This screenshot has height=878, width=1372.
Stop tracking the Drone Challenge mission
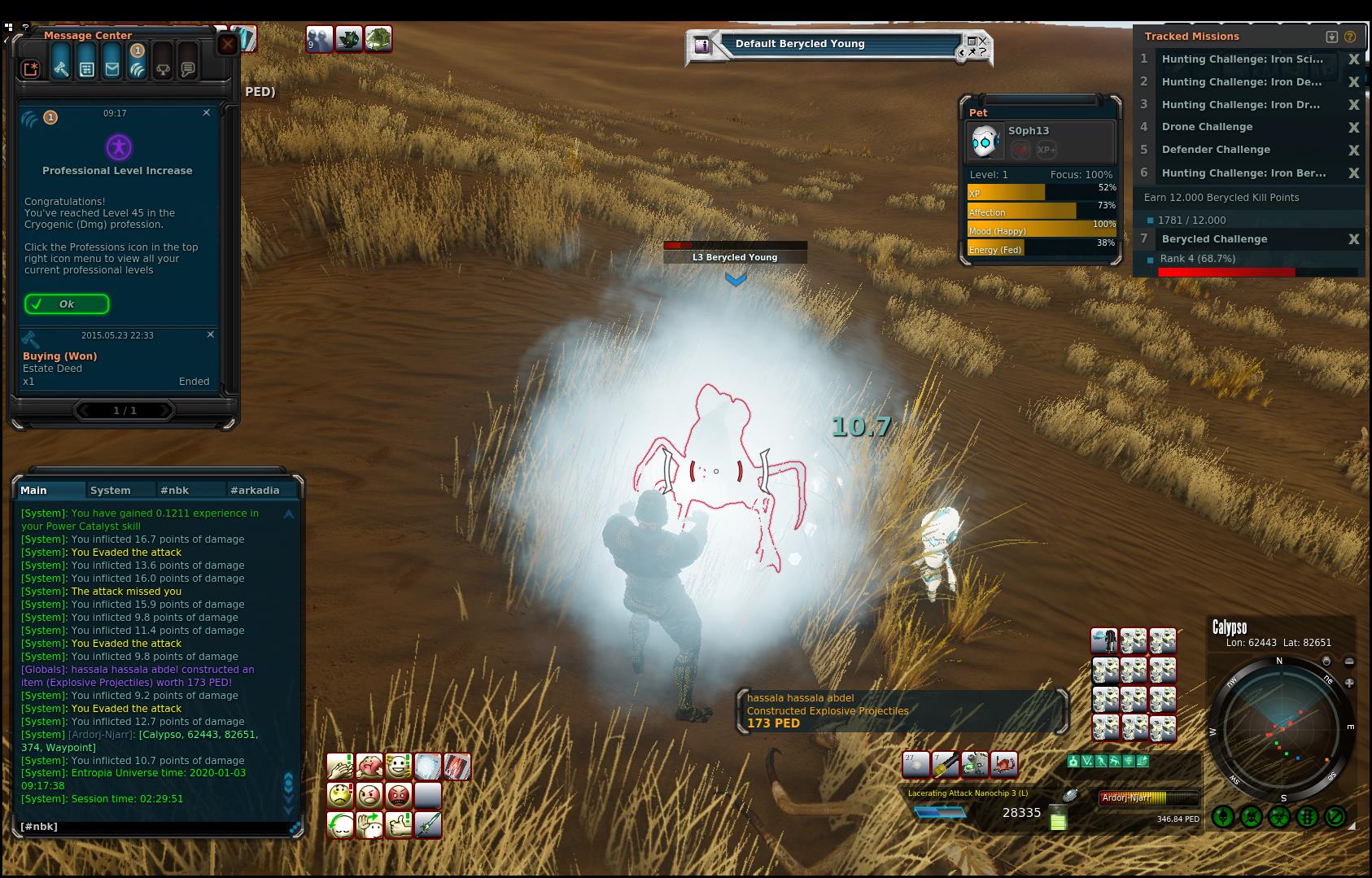coord(1353,127)
